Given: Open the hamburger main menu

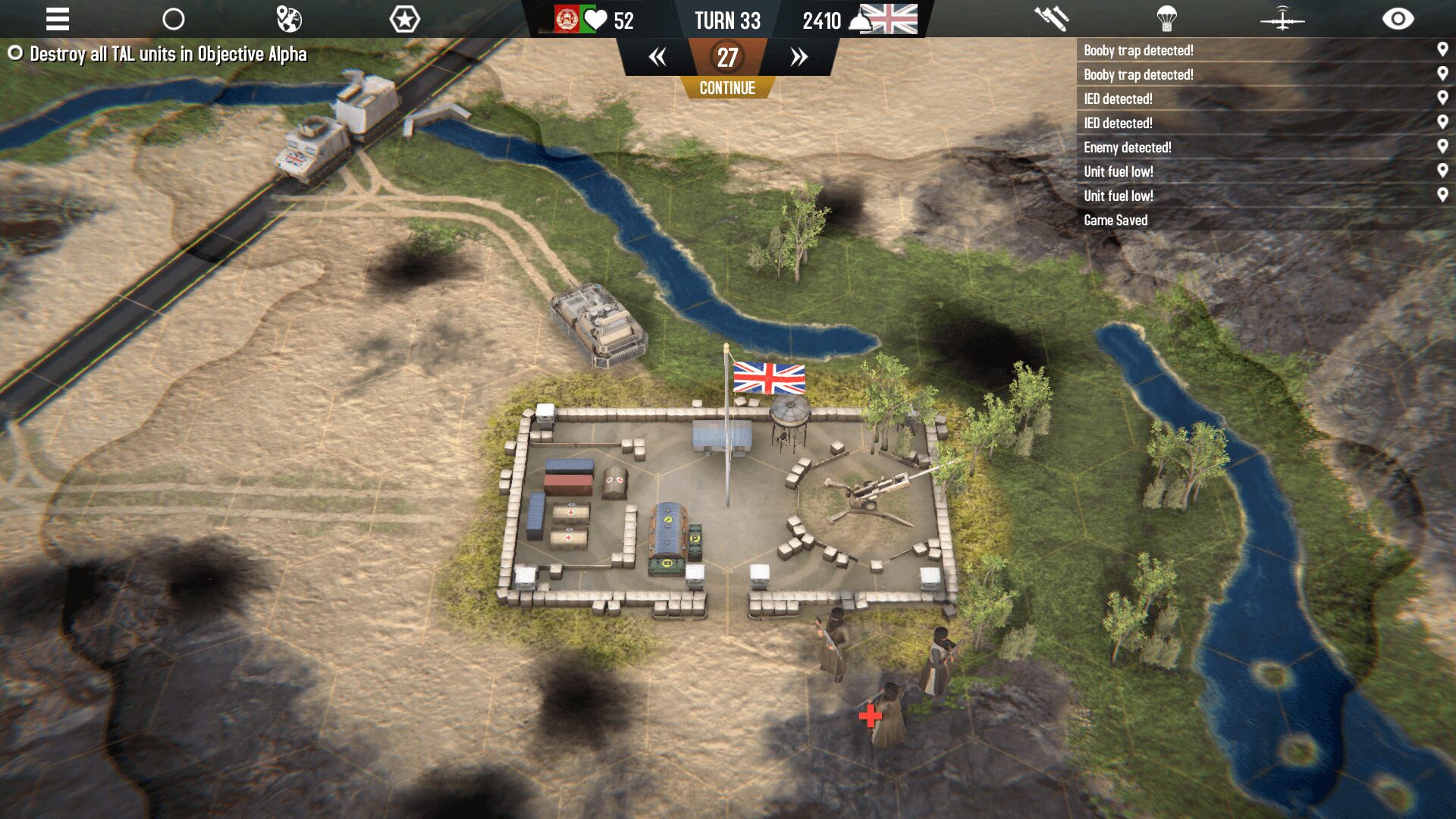Looking at the screenshot, I should tap(57, 19).
